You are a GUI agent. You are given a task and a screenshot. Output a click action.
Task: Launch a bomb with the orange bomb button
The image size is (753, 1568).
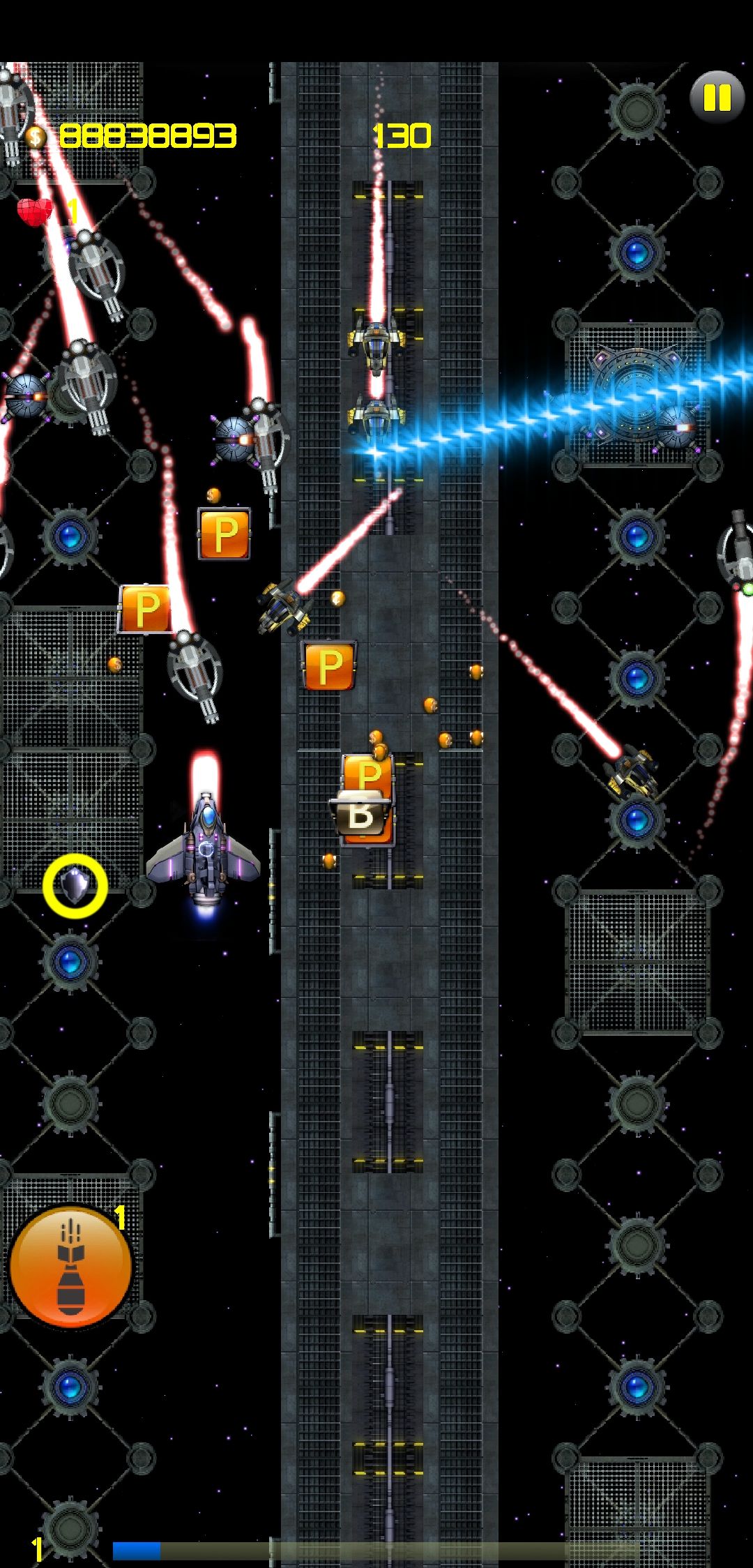[x=71, y=1266]
